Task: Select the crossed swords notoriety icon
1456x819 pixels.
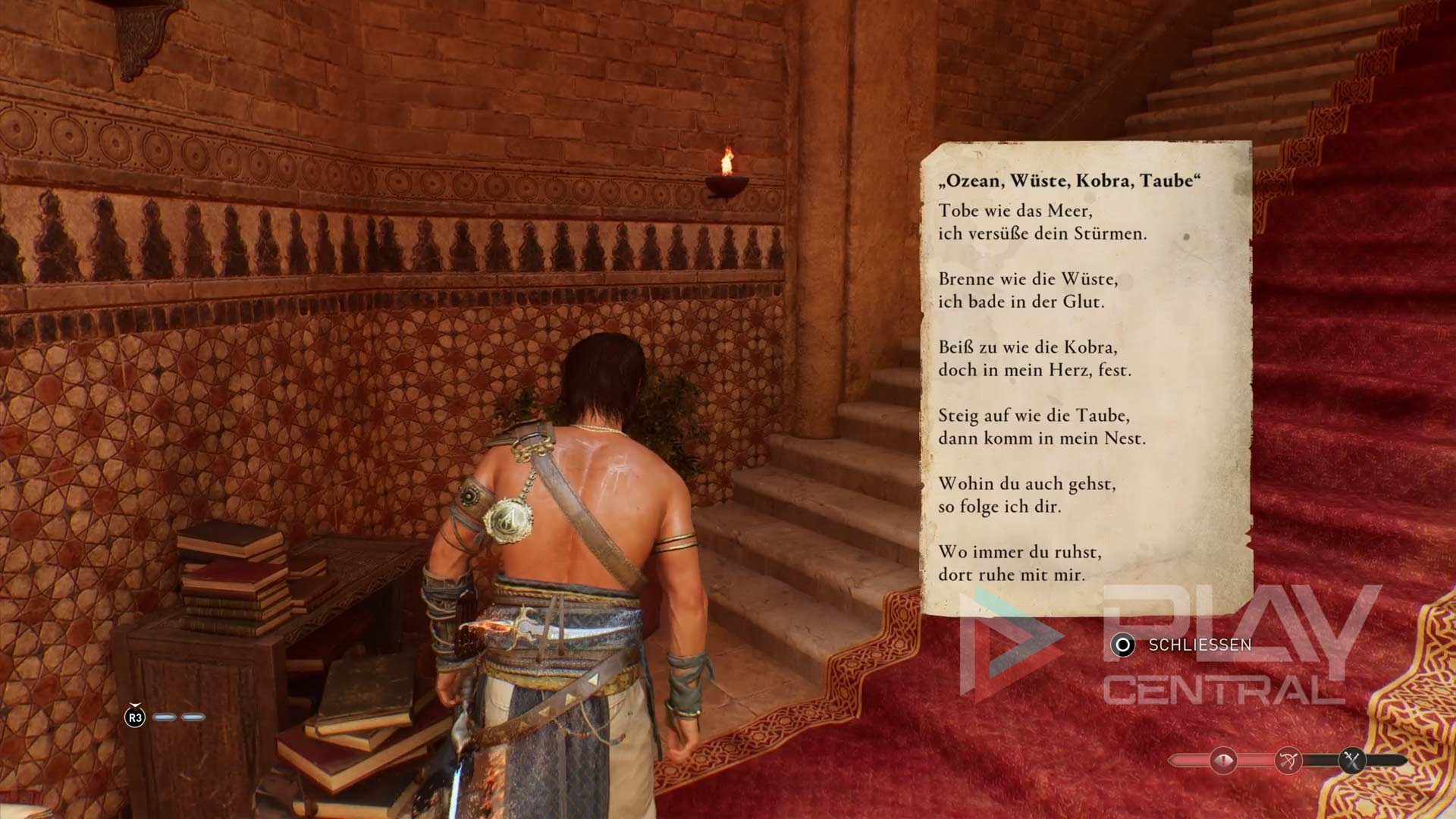Action: click(1352, 760)
